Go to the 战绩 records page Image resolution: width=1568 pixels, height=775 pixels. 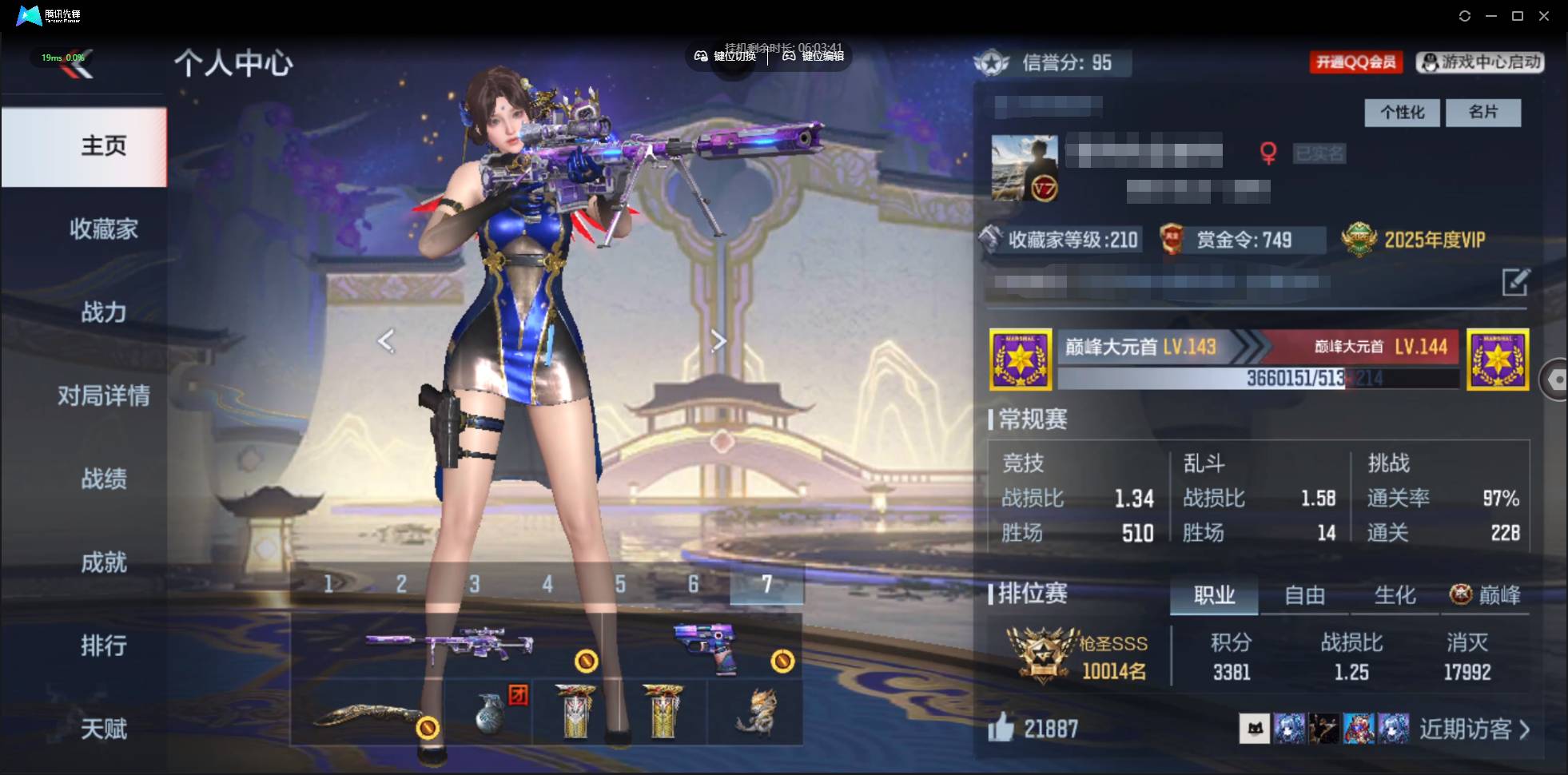click(103, 479)
